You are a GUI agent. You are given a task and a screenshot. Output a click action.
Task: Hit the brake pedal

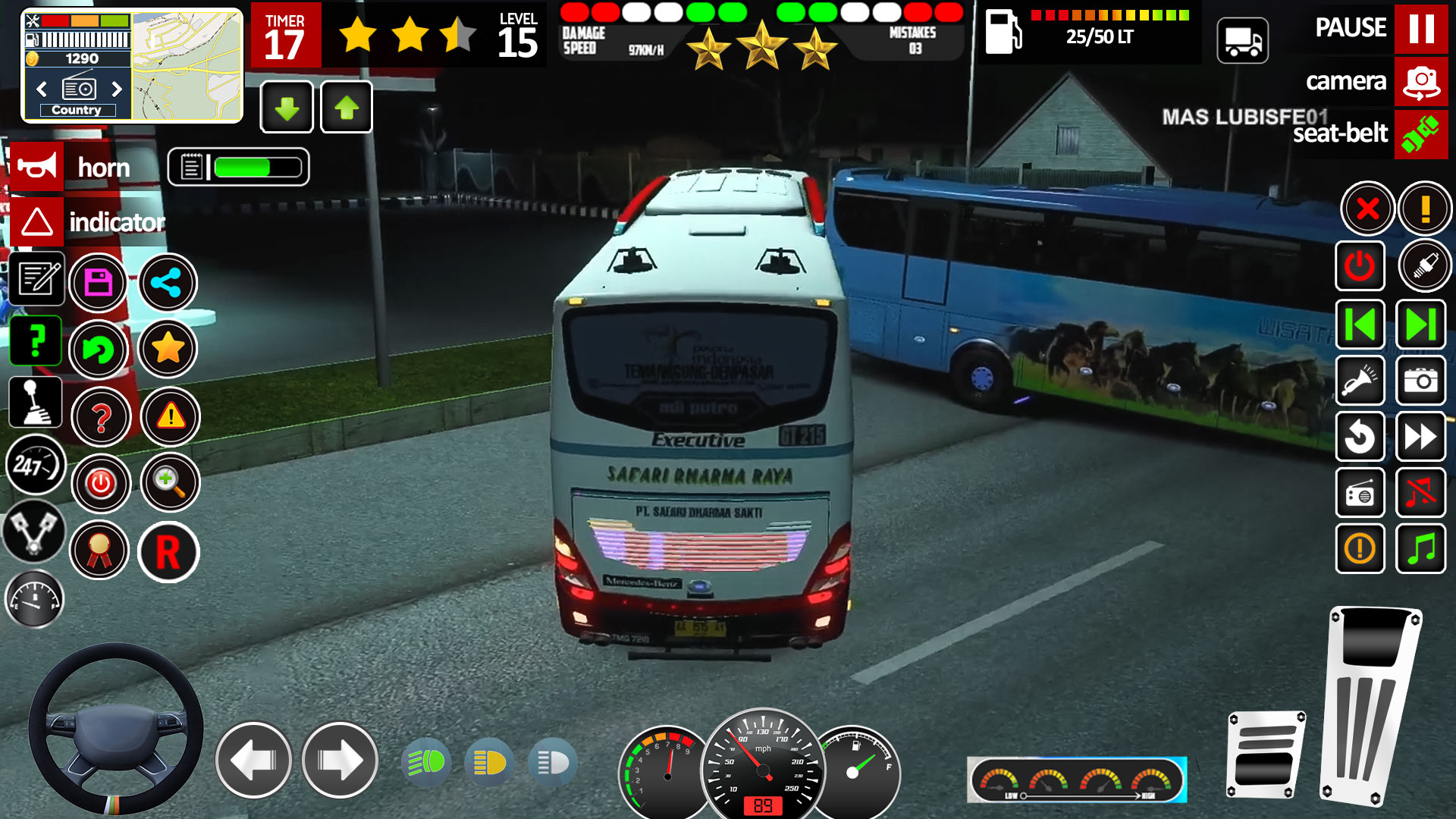pyautogui.click(x=1265, y=755)
